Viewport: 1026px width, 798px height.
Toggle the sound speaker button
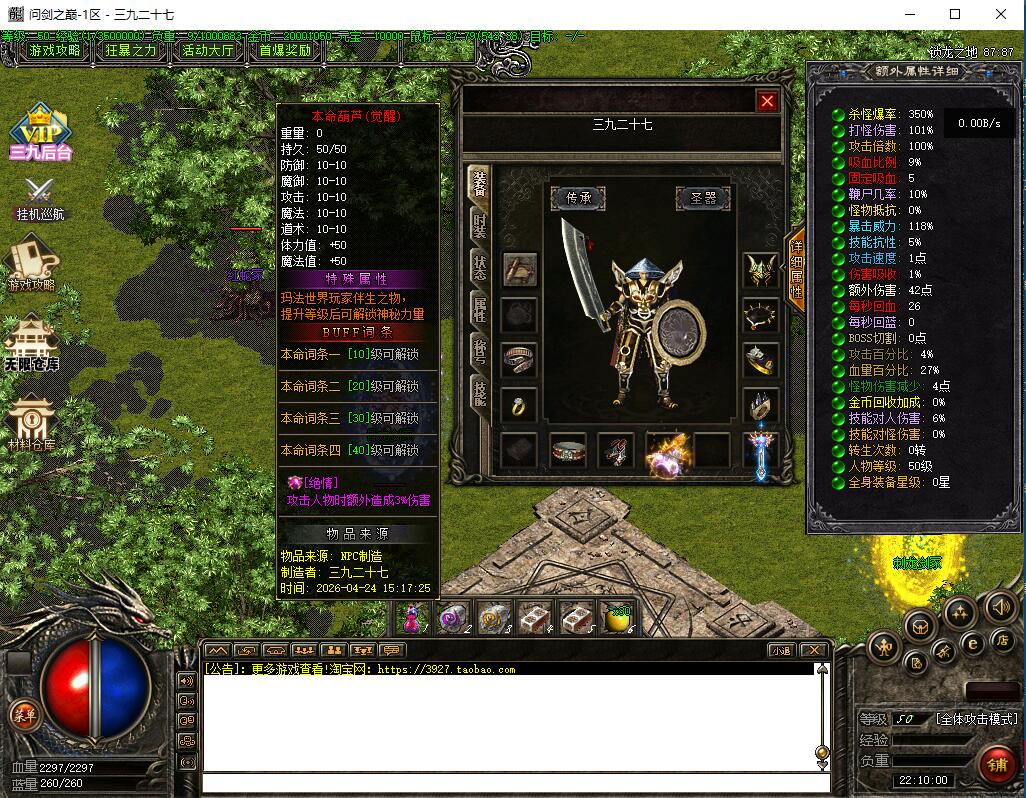1001,606
